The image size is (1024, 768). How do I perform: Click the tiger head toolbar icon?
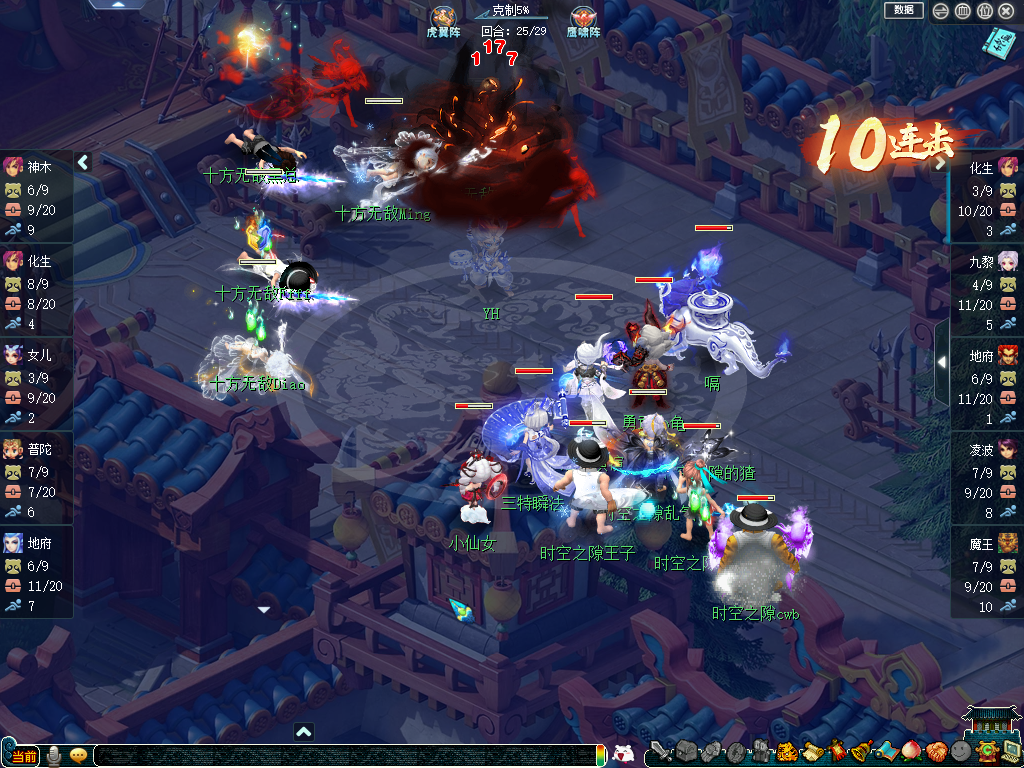point(787,751)
